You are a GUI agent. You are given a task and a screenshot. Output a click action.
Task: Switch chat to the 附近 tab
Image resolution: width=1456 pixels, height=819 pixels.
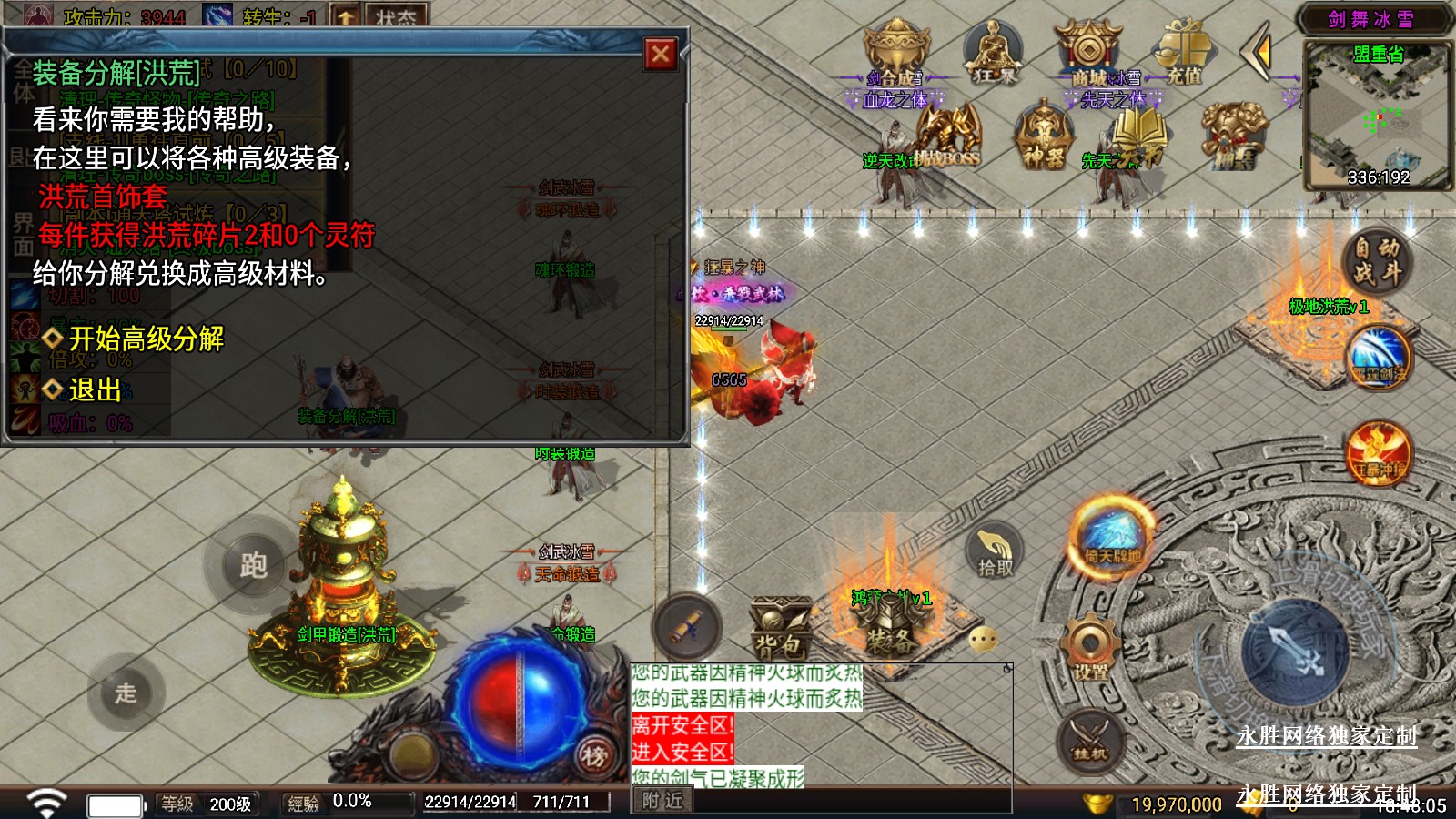662,801
